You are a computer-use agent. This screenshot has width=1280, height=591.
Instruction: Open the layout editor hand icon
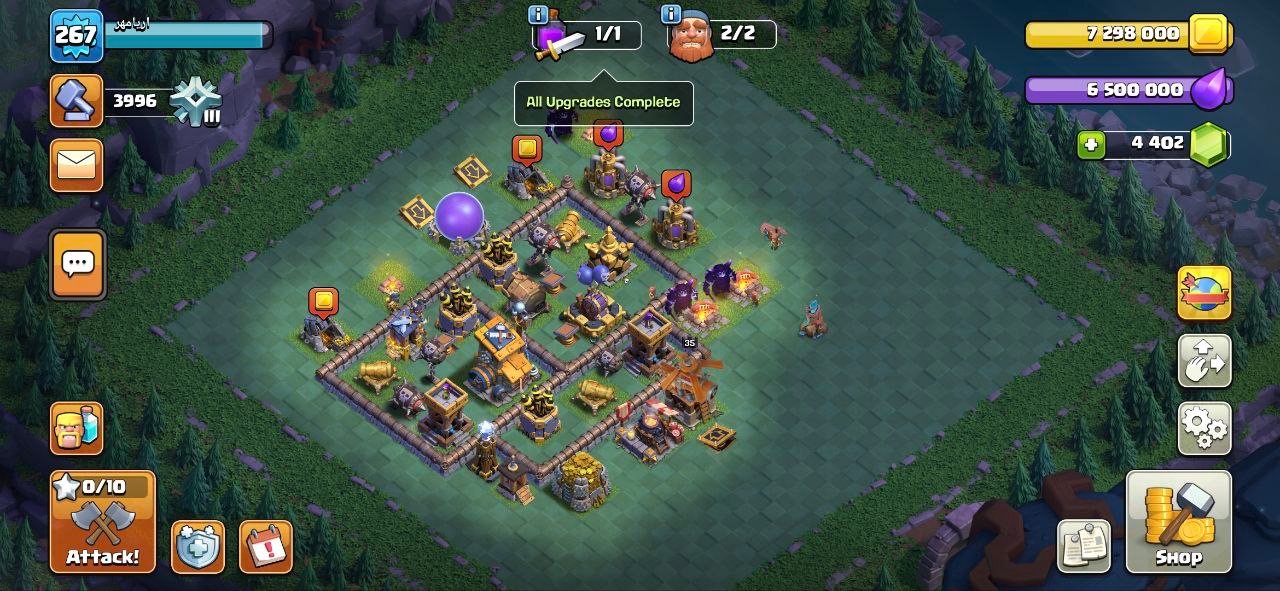pos(1204,361)
